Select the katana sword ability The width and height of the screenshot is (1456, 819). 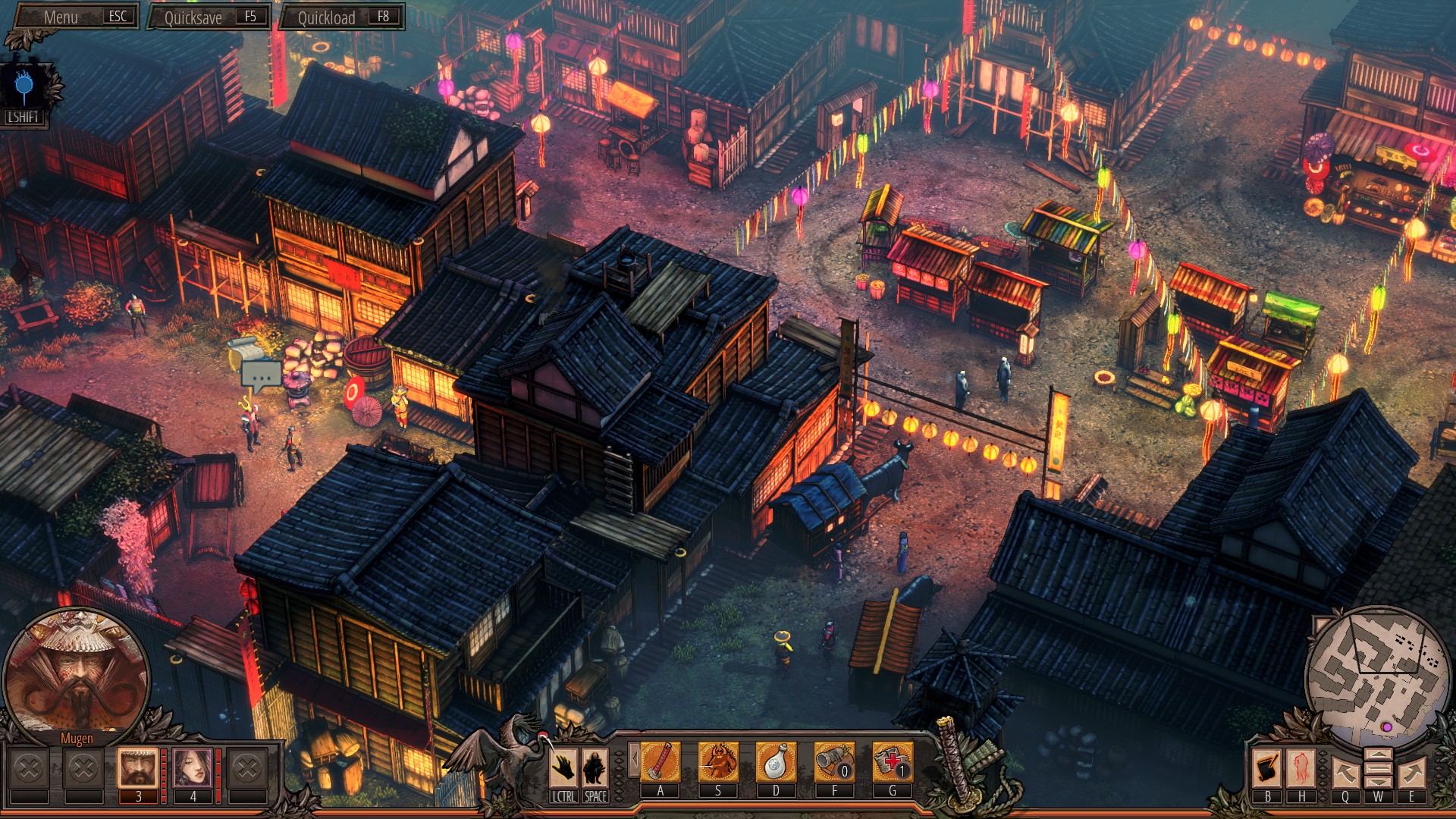tap(661, 761)
